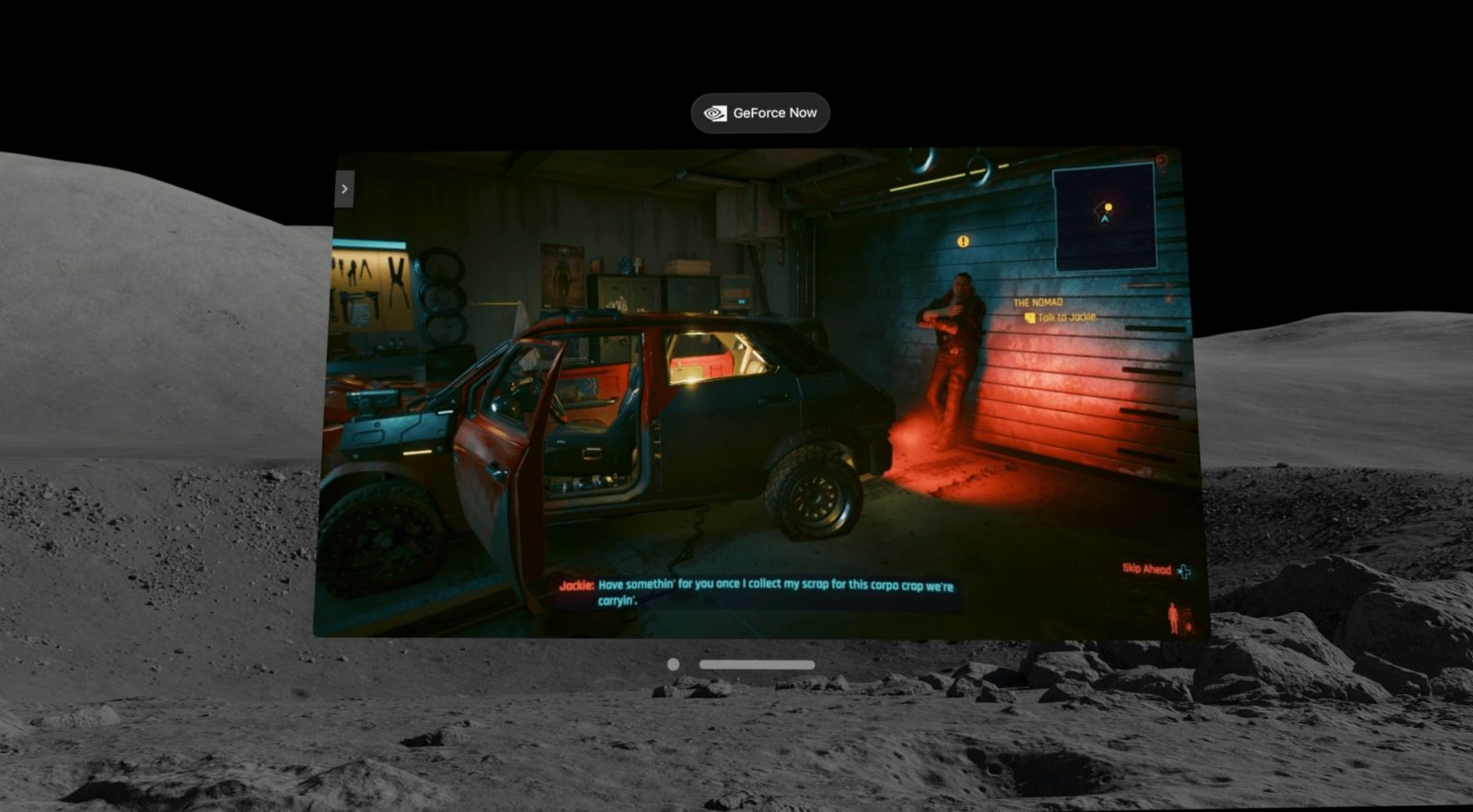
Task: Grab the window bar below the screen
Action: (x=757, y=665)
